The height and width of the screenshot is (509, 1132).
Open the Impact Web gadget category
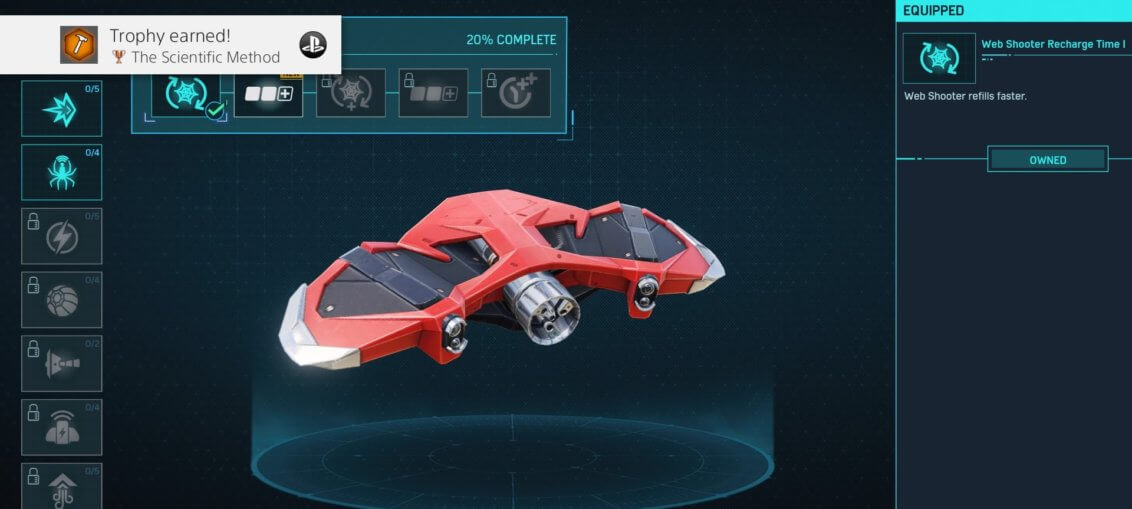(x=62, y=109)
